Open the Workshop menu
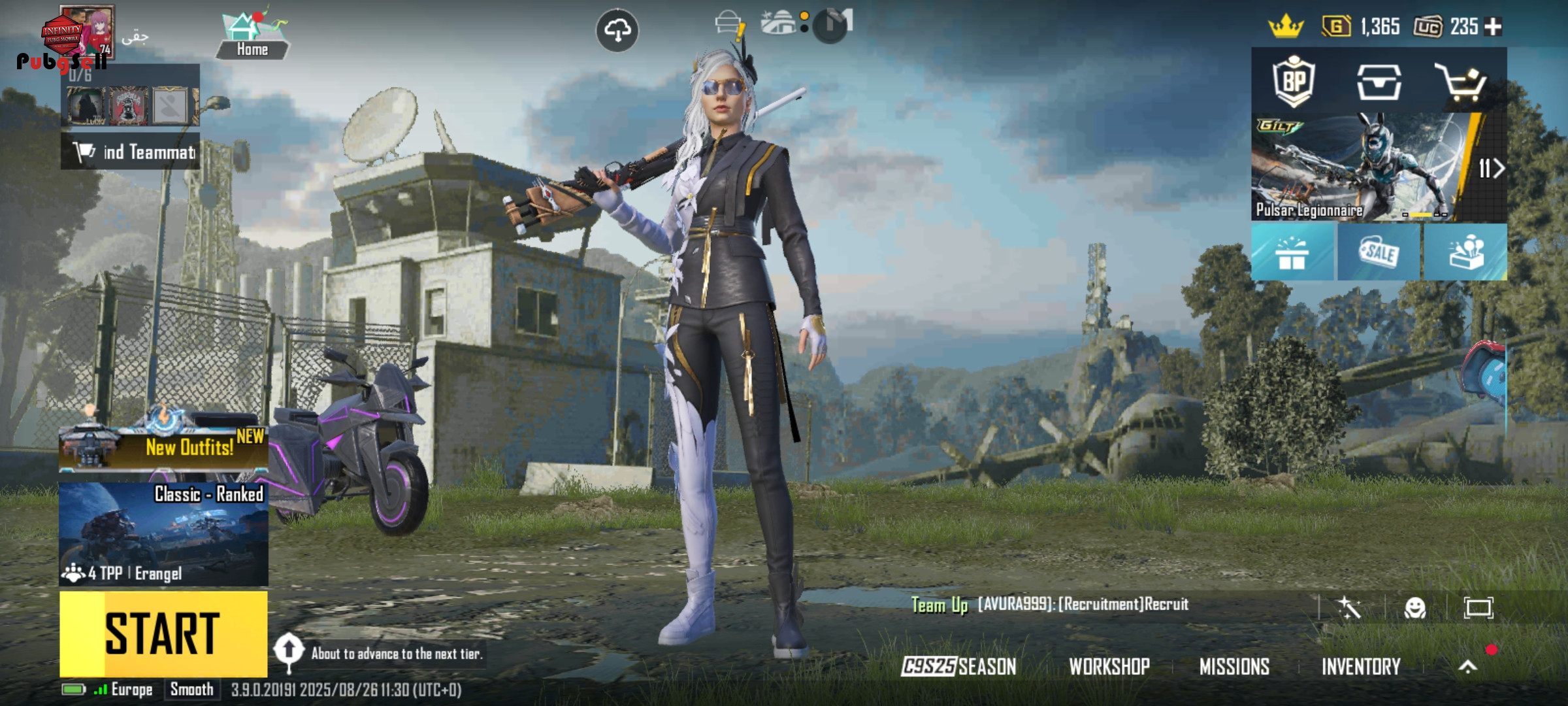 1109,666
